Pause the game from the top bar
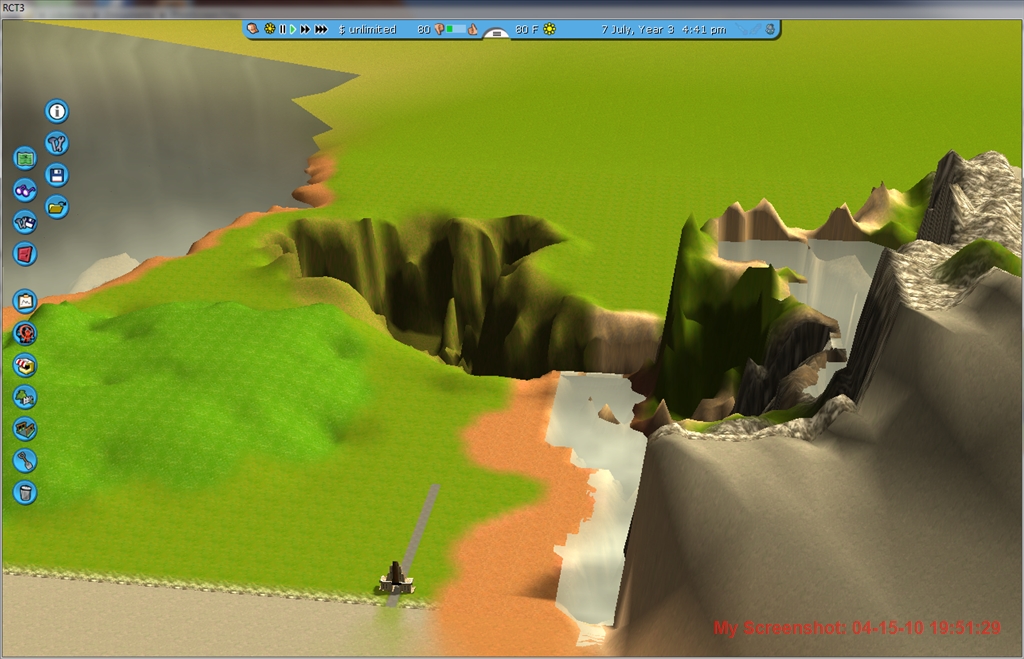 pos(282,30)
